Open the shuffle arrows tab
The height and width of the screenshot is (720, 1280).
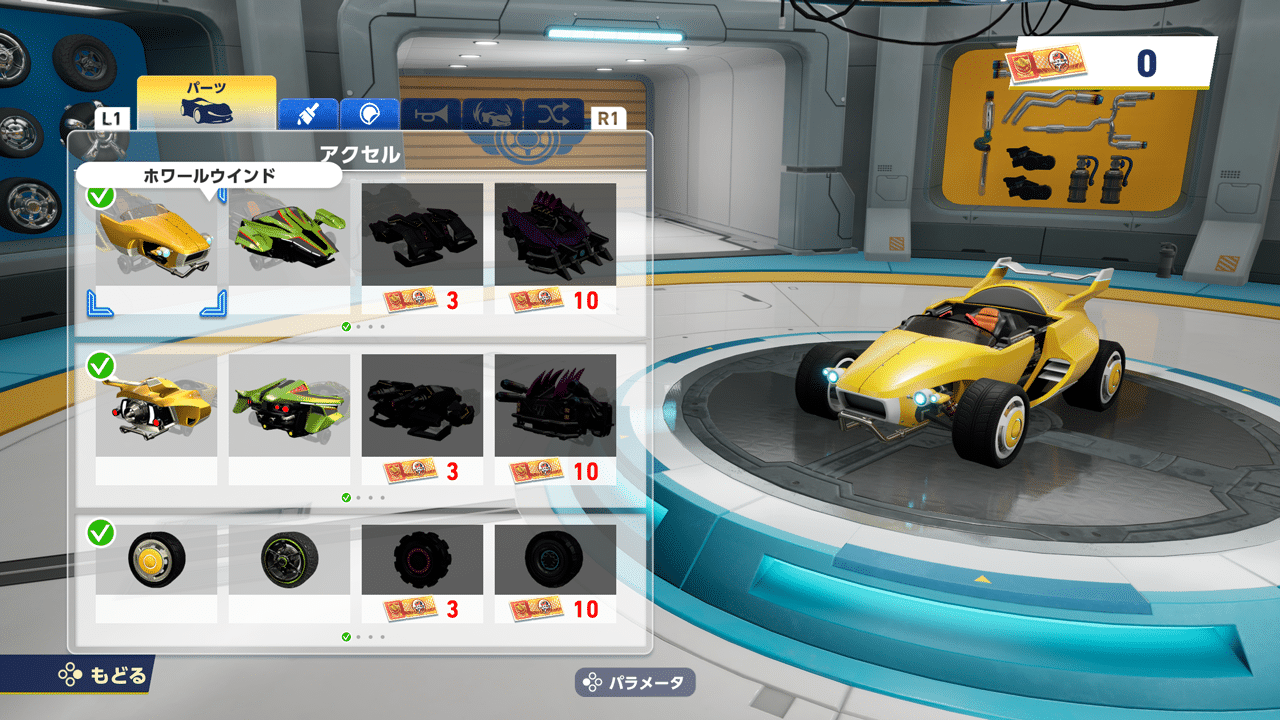pos(553,114)
